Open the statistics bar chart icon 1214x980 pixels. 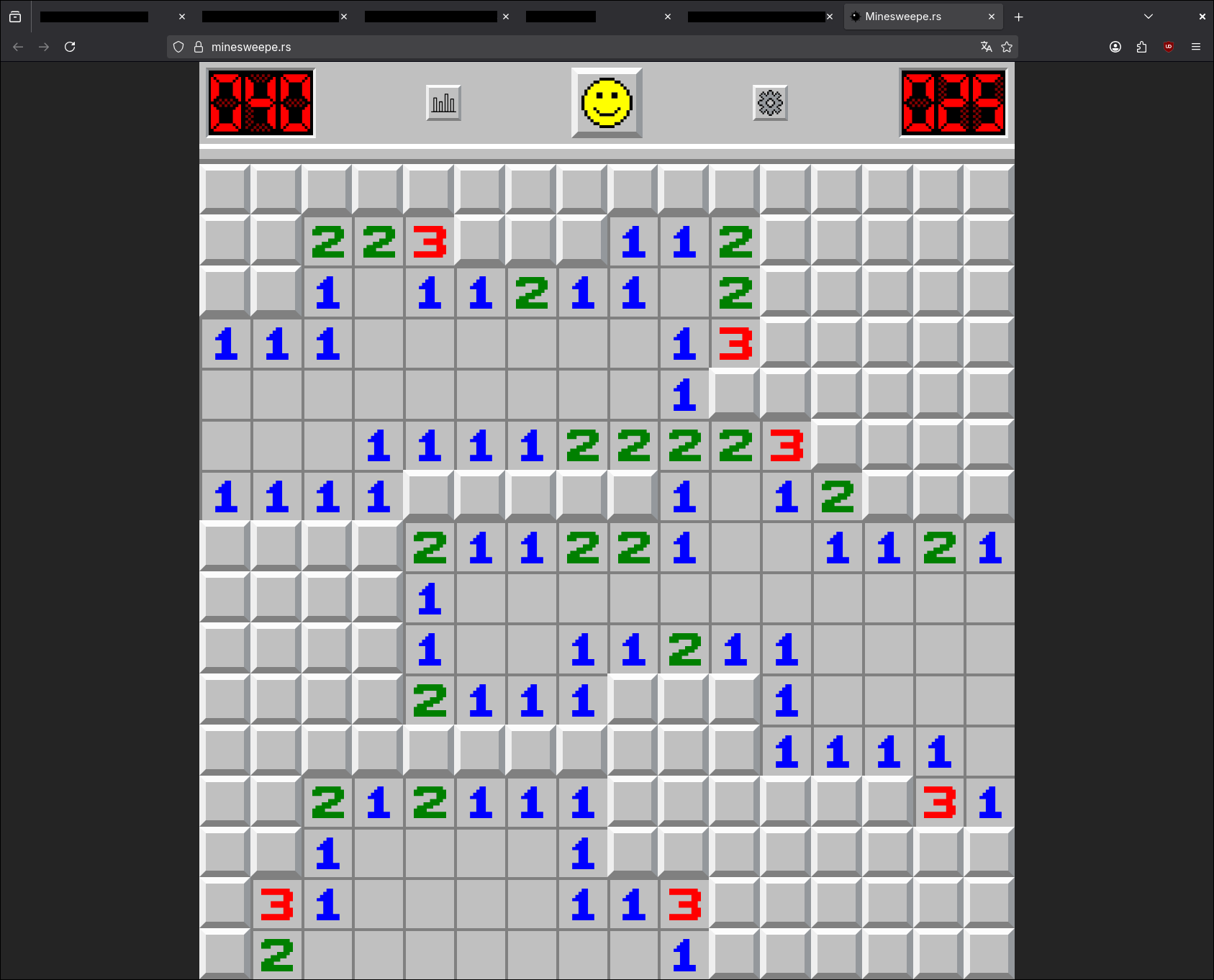443,103
